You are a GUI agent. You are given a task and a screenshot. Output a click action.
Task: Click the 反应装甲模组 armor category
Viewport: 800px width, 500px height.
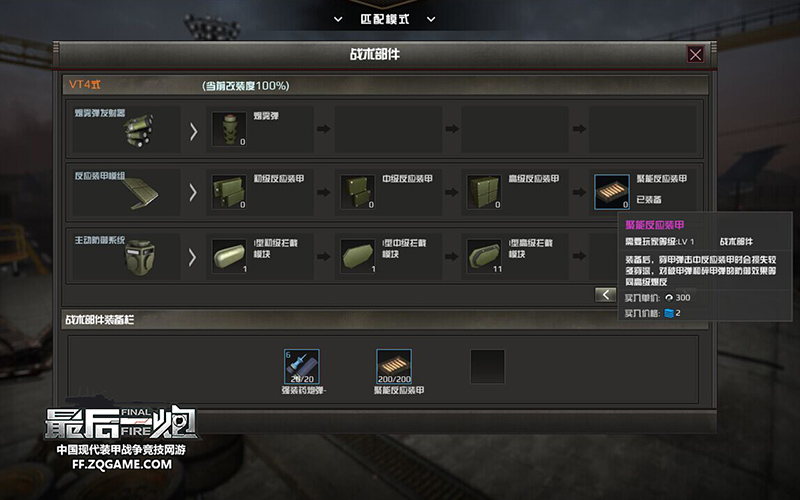coord(124,190)
